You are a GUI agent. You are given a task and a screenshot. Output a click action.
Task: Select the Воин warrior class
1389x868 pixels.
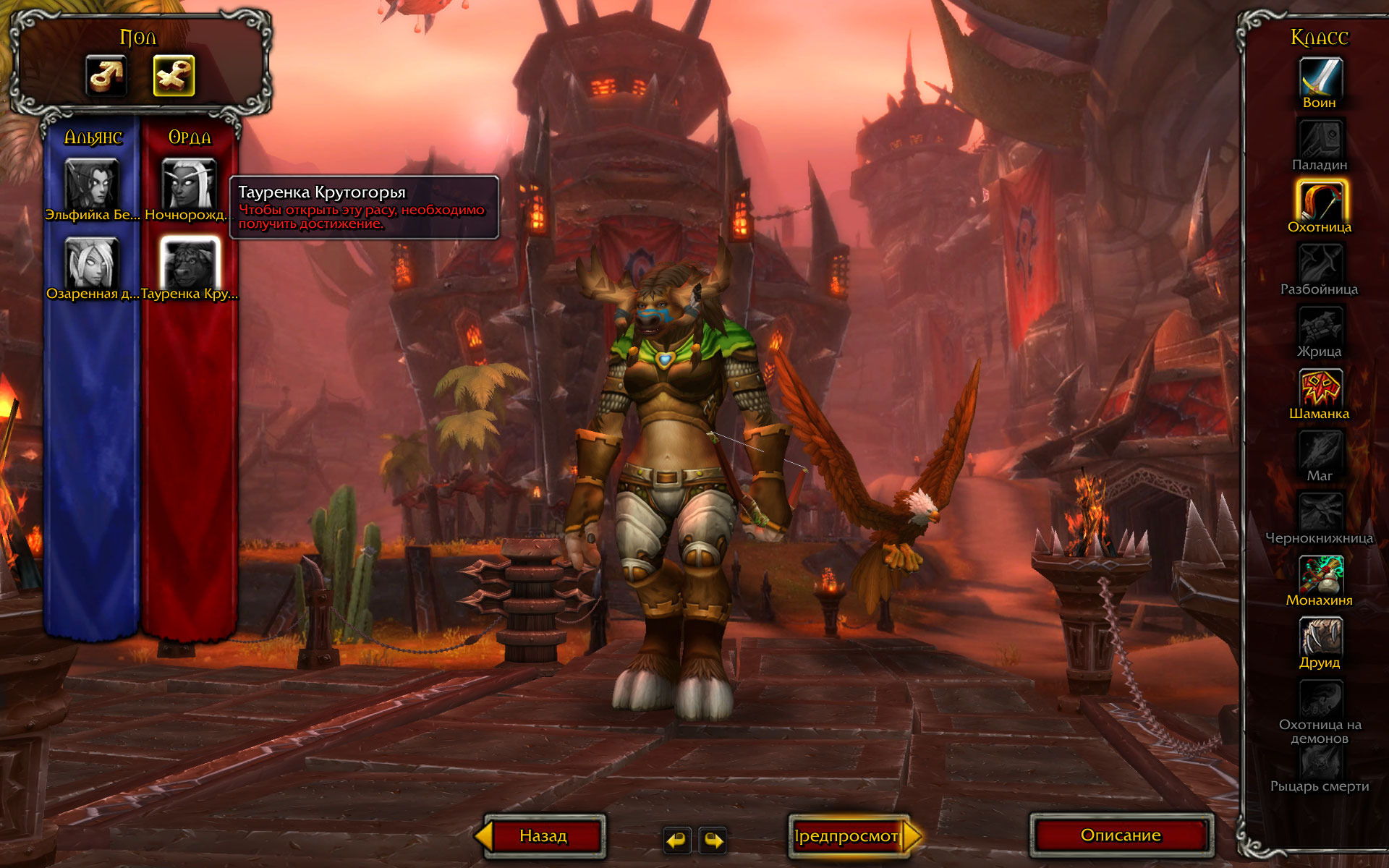pos(1320,77)
